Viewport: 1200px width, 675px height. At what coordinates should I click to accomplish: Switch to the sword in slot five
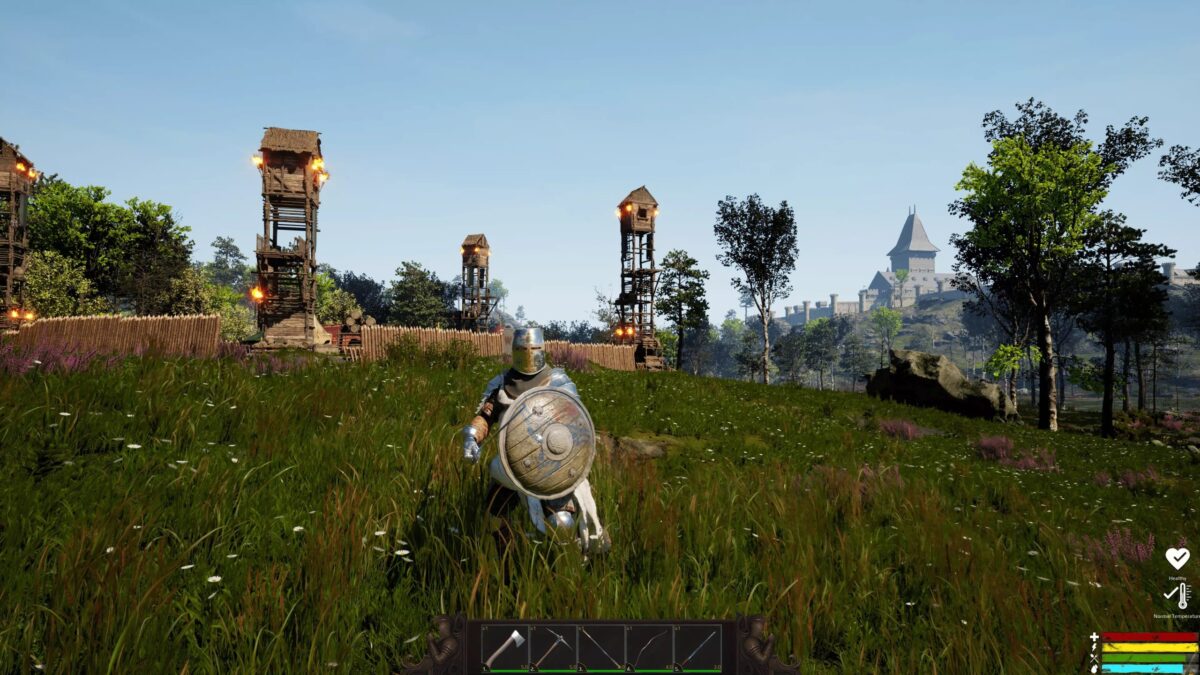click(x=698, y=647)
